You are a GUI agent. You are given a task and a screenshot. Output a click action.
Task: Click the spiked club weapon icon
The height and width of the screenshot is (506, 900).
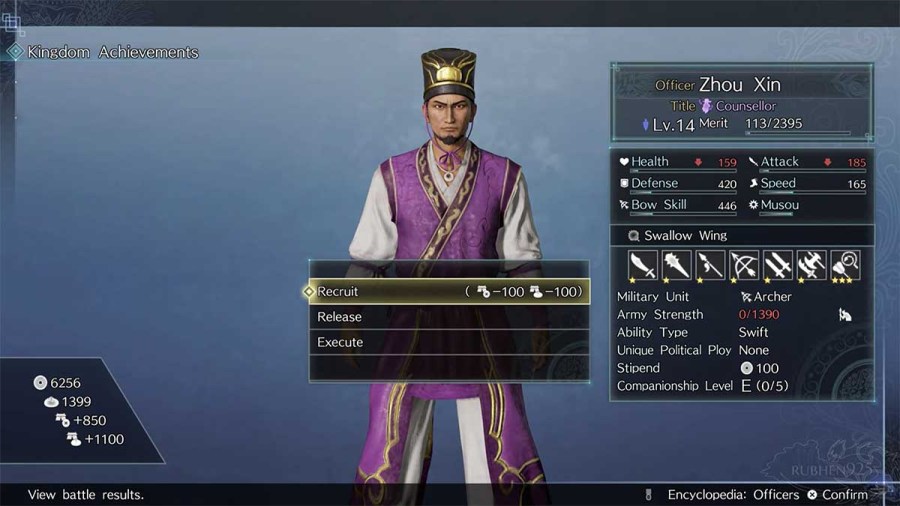pos(676,265)
